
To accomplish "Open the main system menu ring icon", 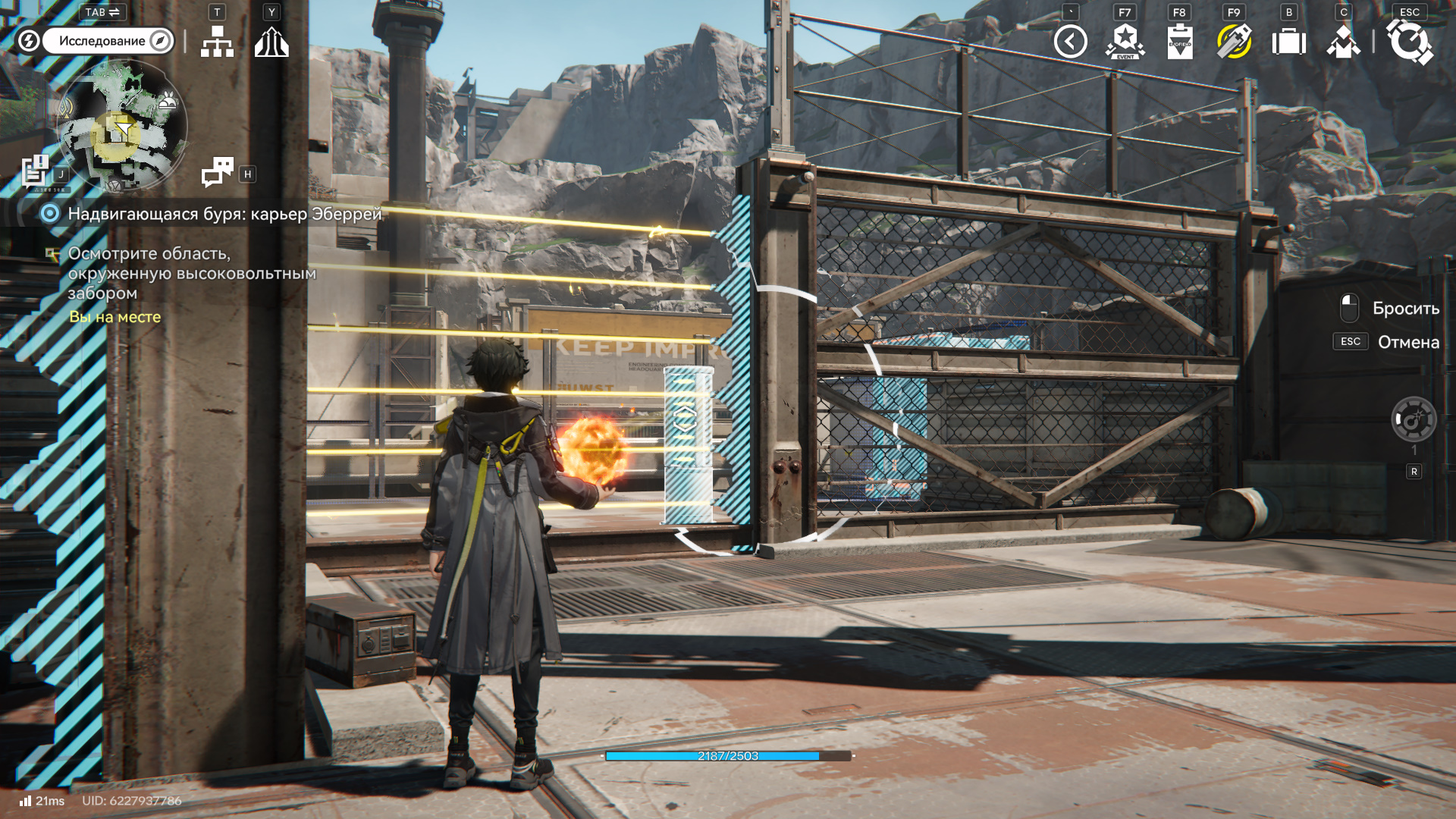I will coord(1409,42).
